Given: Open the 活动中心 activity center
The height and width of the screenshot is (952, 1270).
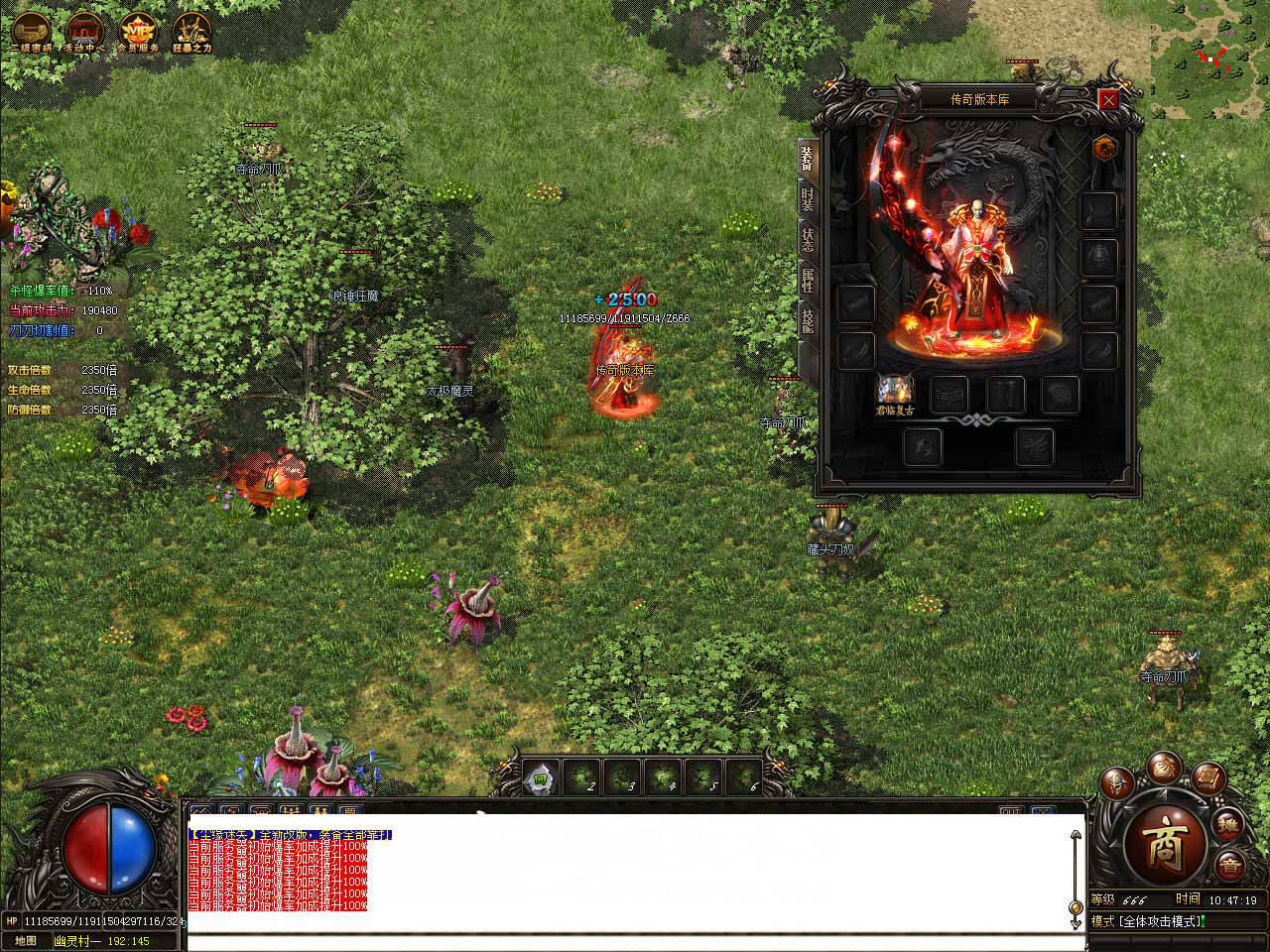Looking at the screenshot, I should (x=85, y=32).
